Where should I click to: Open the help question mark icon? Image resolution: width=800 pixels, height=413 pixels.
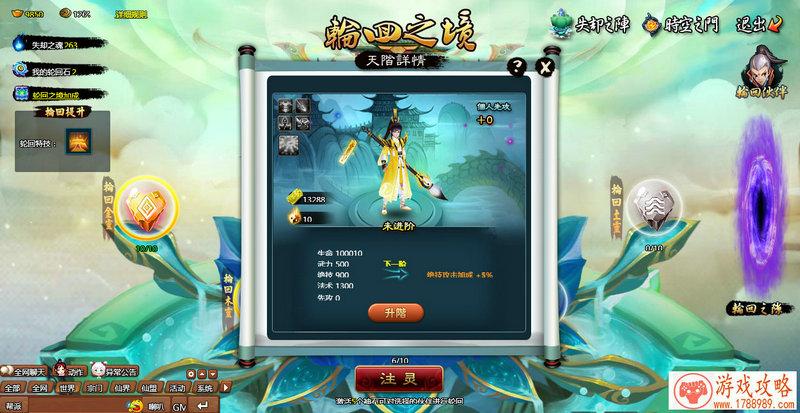click(517, 67)
